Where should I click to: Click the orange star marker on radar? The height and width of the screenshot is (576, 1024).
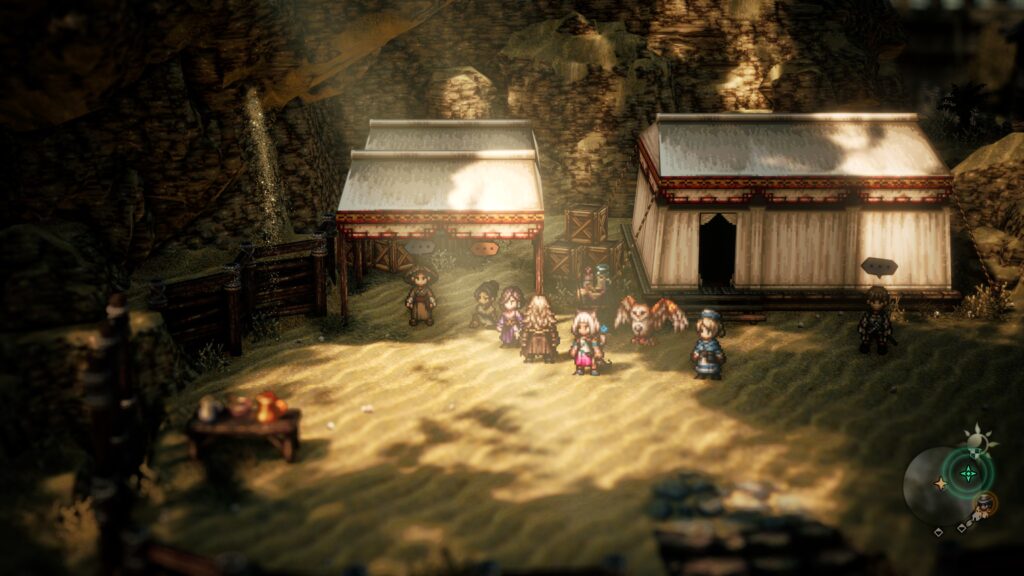coord(939,484)
